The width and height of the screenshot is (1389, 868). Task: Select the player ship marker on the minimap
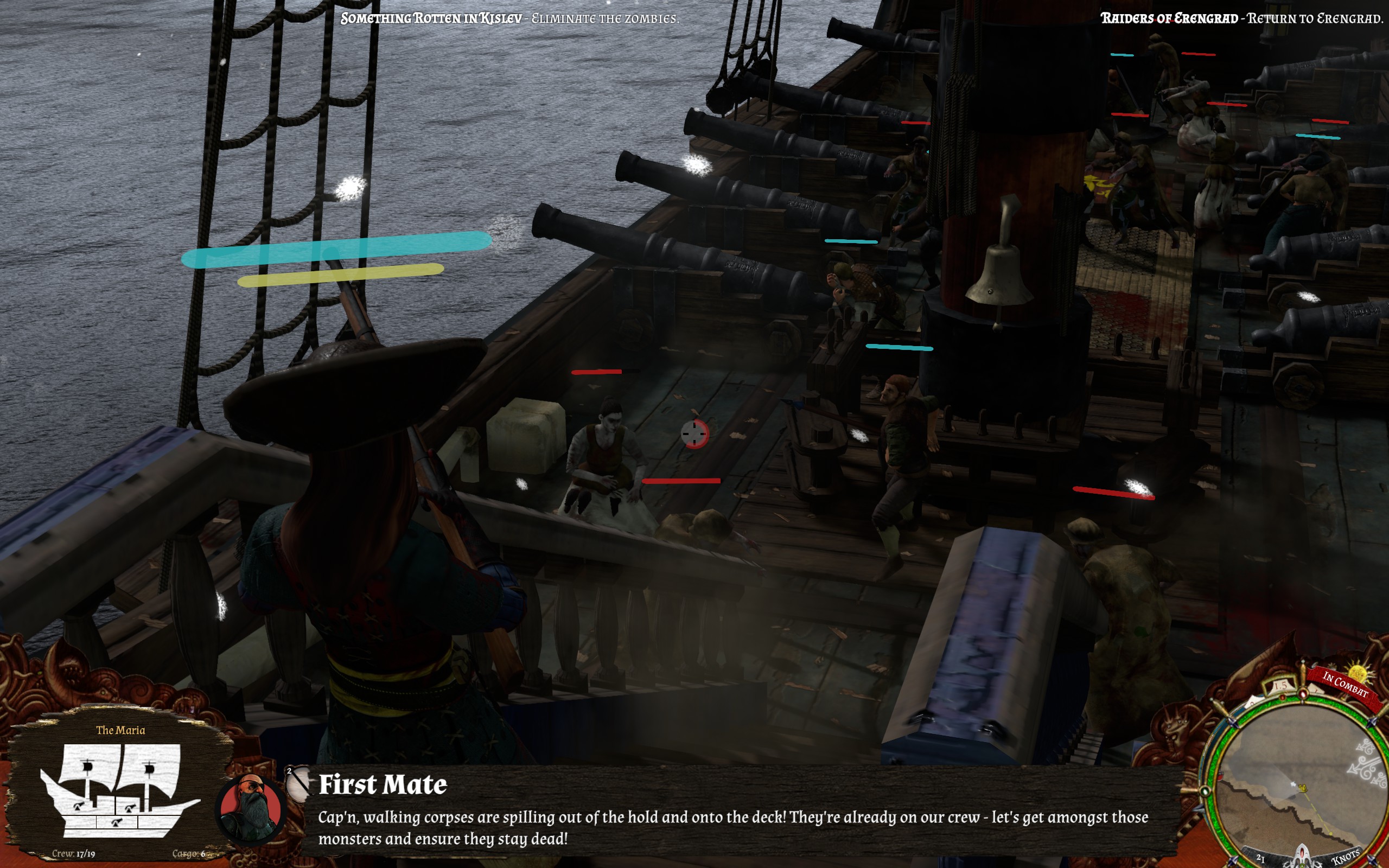[1302, 789]
